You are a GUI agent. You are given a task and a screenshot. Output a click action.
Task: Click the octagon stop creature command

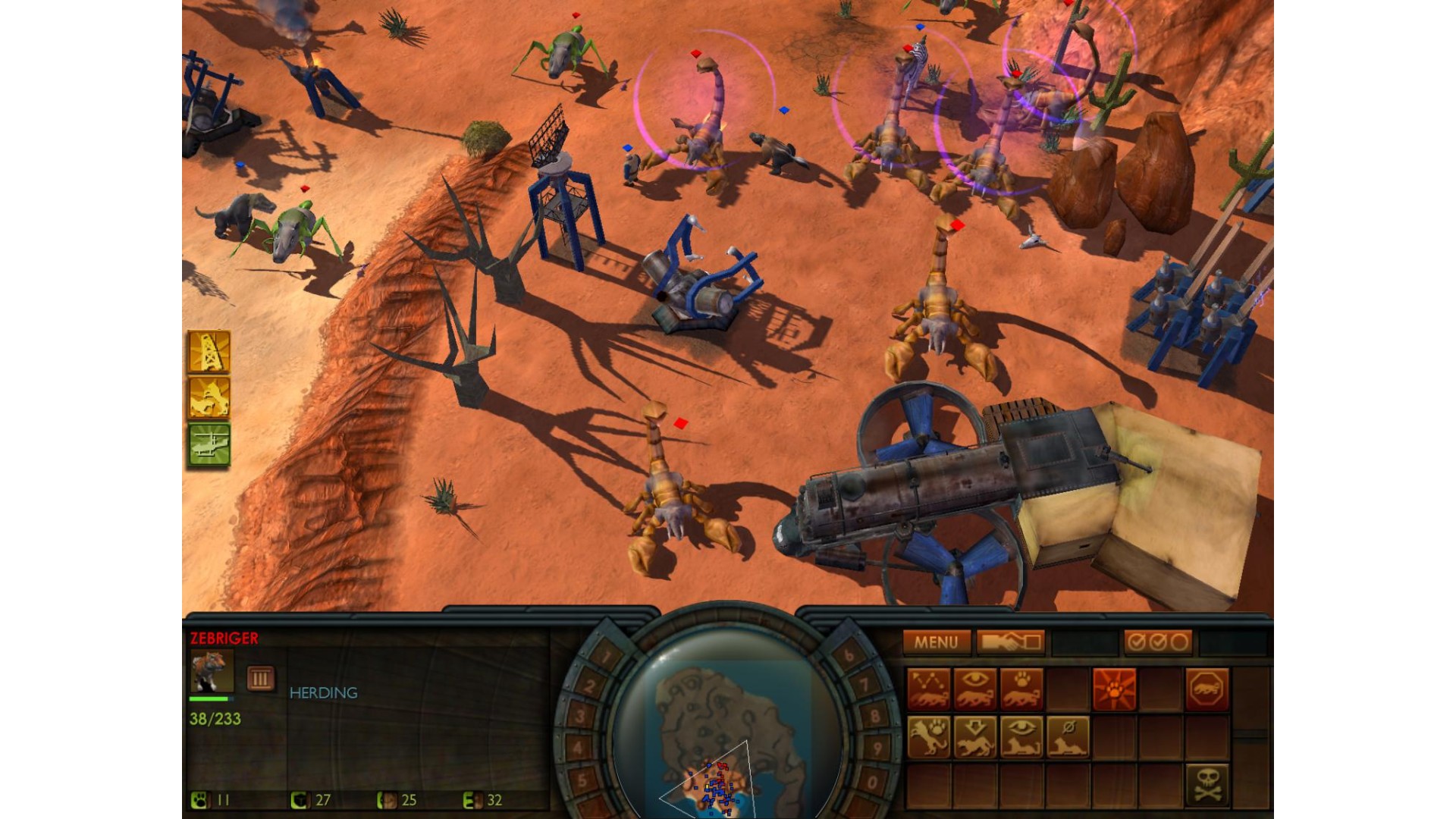pyautogui.click(x=1207, y=689)
